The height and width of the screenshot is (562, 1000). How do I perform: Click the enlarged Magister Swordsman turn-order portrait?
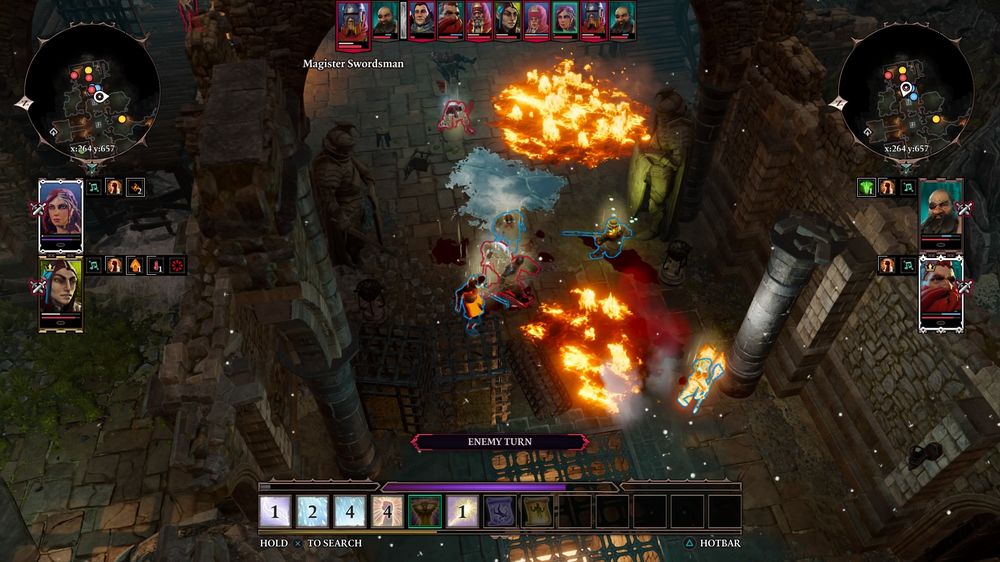pos(353,24)
